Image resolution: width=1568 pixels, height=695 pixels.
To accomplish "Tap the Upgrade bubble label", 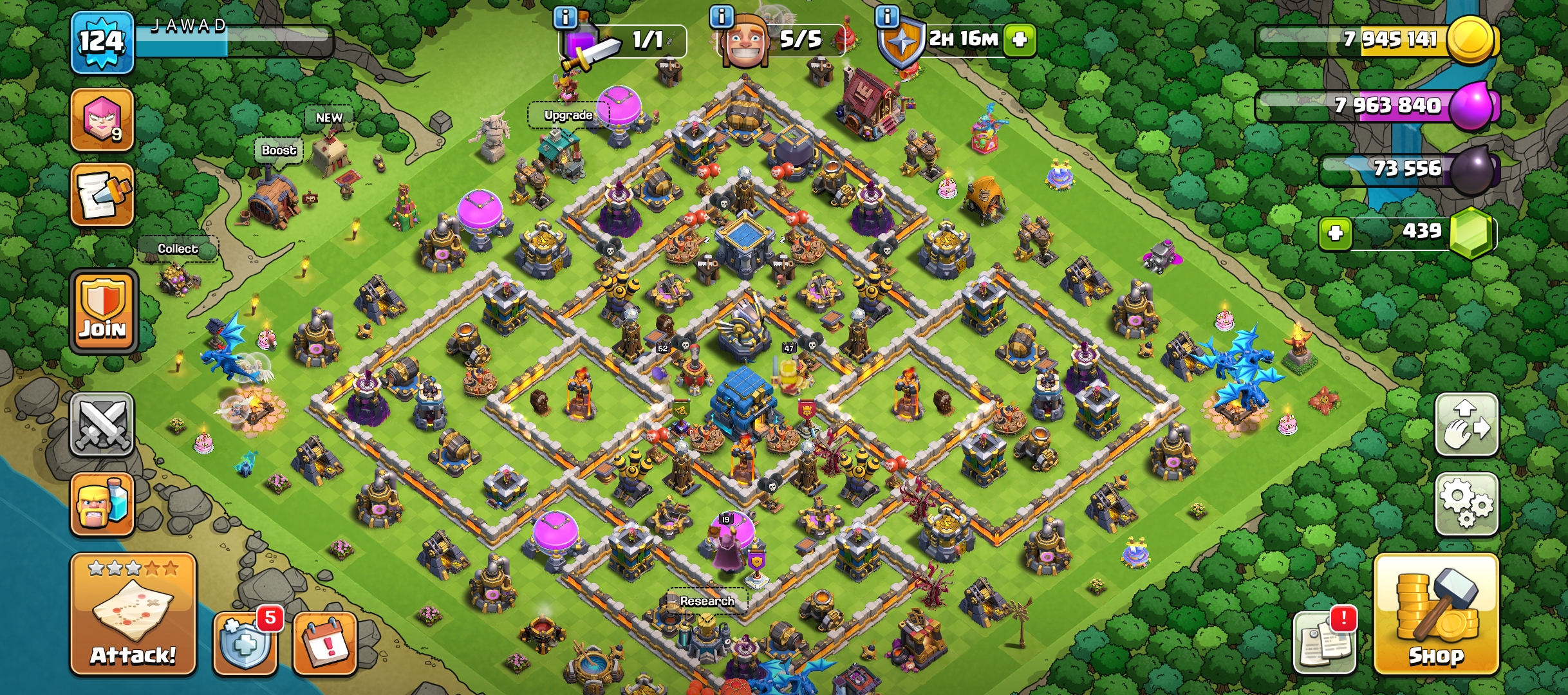I will click(568, 115).
